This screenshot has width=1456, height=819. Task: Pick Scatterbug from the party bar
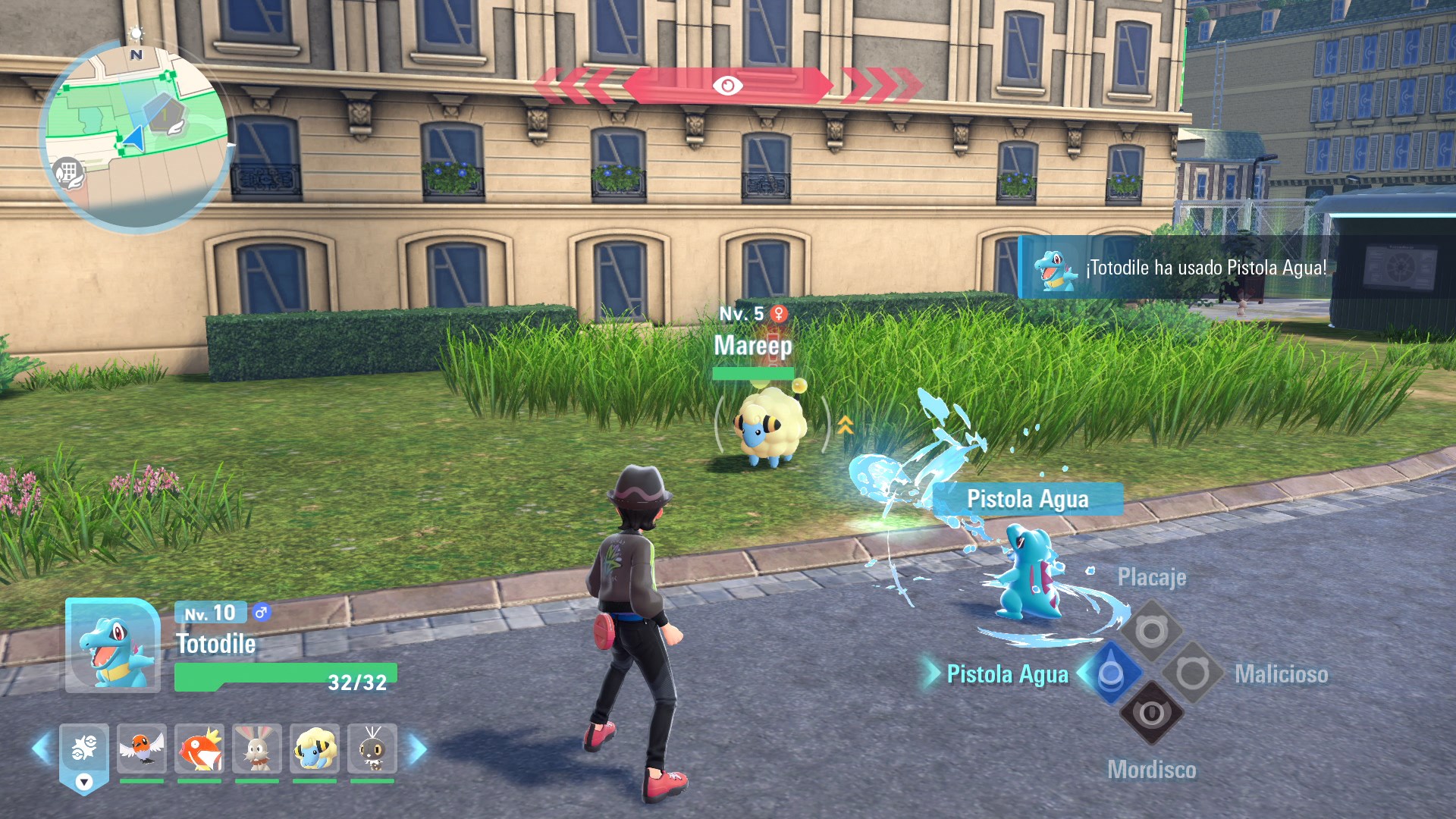[x=372, y=748]
